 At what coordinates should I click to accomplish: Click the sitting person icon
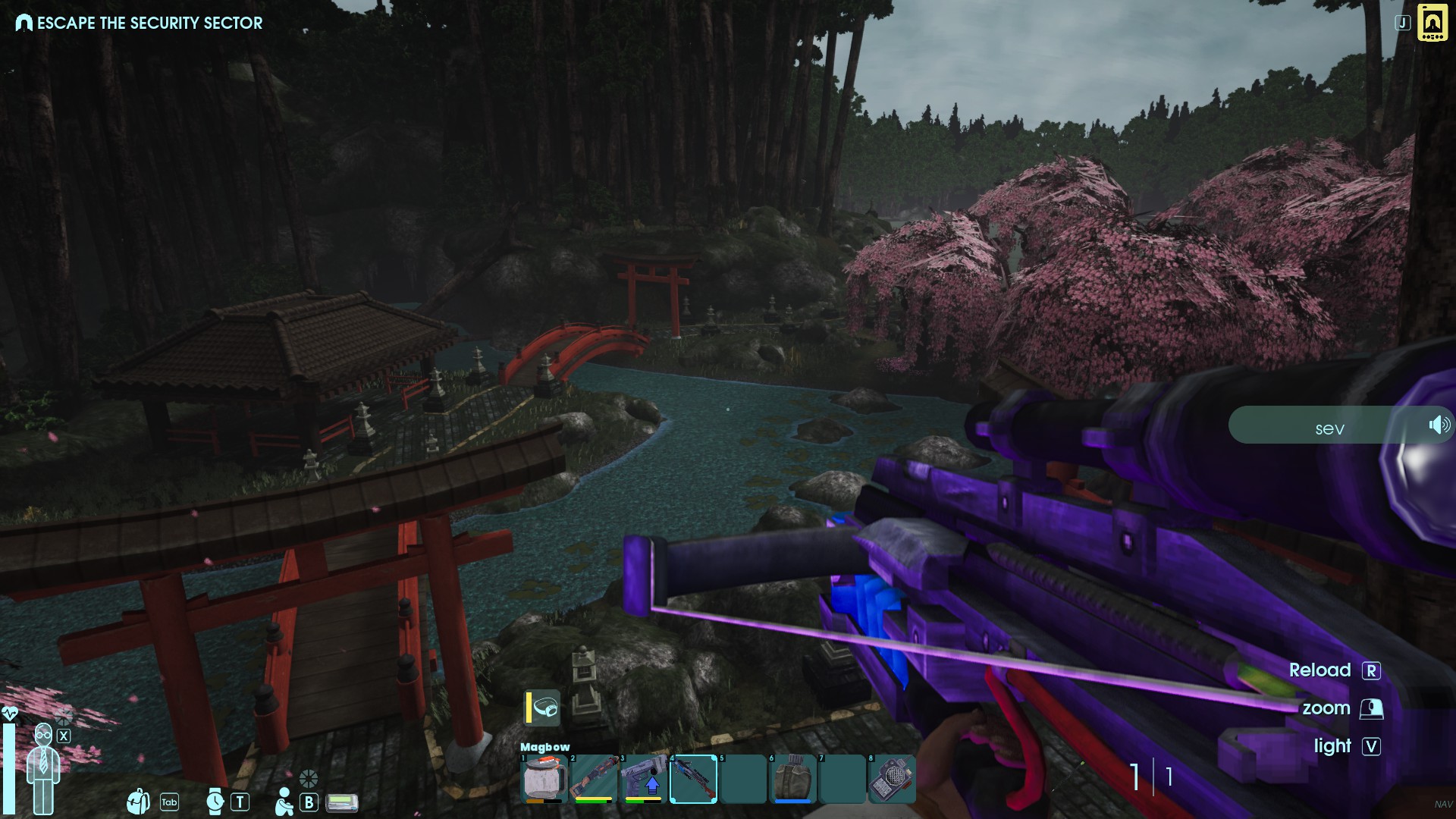click(284, 802)
